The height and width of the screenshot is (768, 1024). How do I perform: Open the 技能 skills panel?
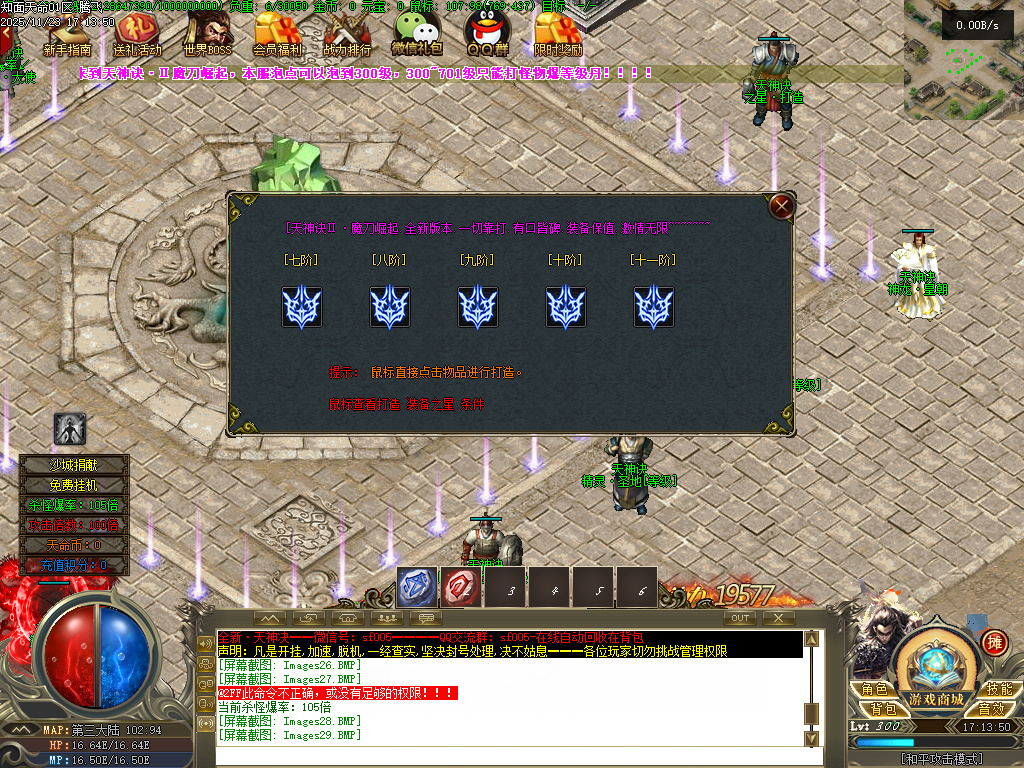(x=999, y=689)
